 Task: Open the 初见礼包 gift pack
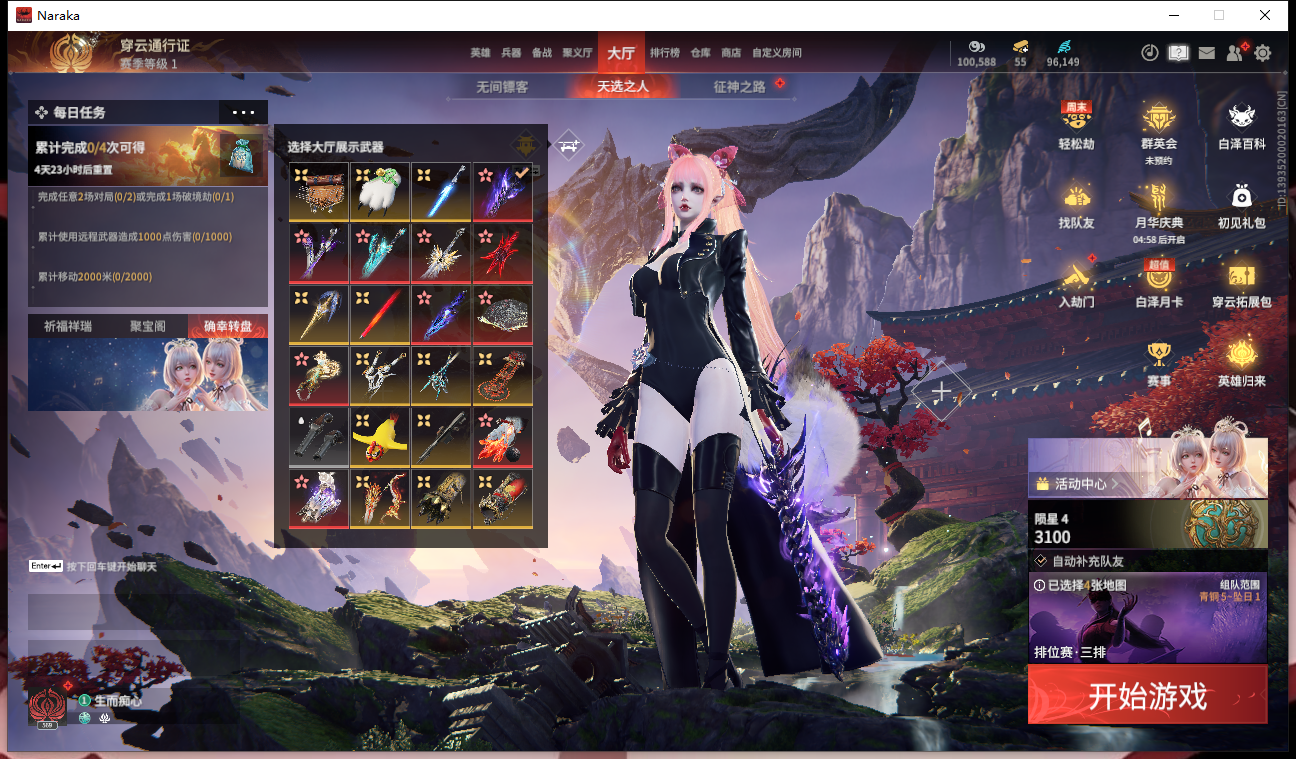point(1242,206)
